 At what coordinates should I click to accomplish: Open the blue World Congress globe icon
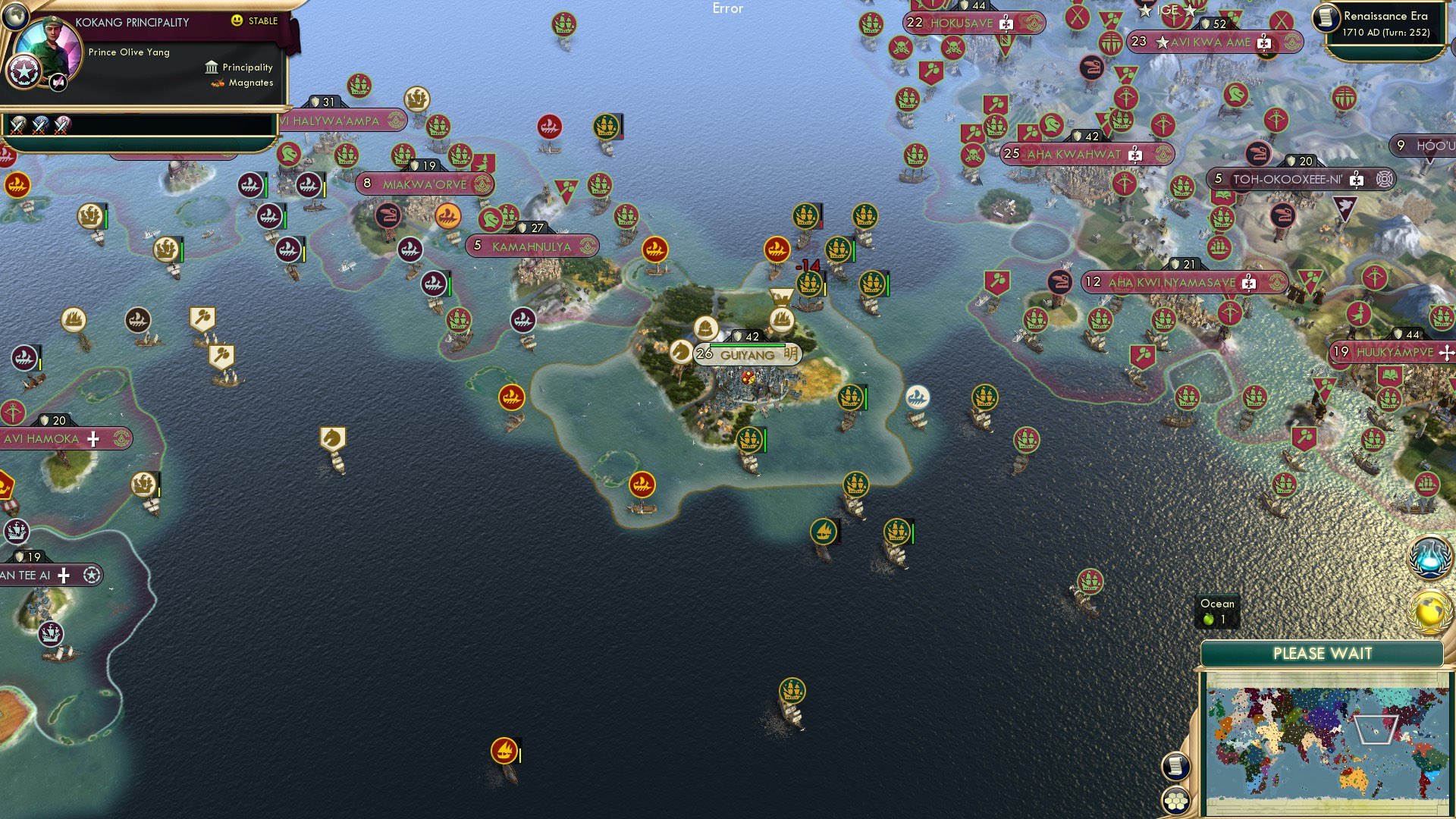click(1429, 559)
